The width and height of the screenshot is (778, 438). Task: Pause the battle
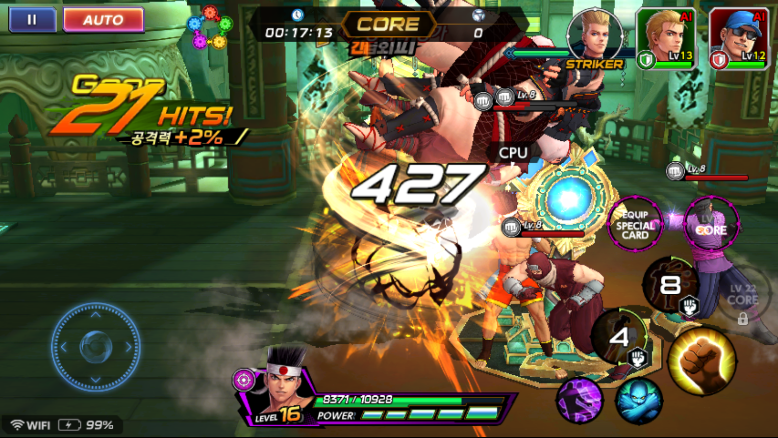[32, 19]
